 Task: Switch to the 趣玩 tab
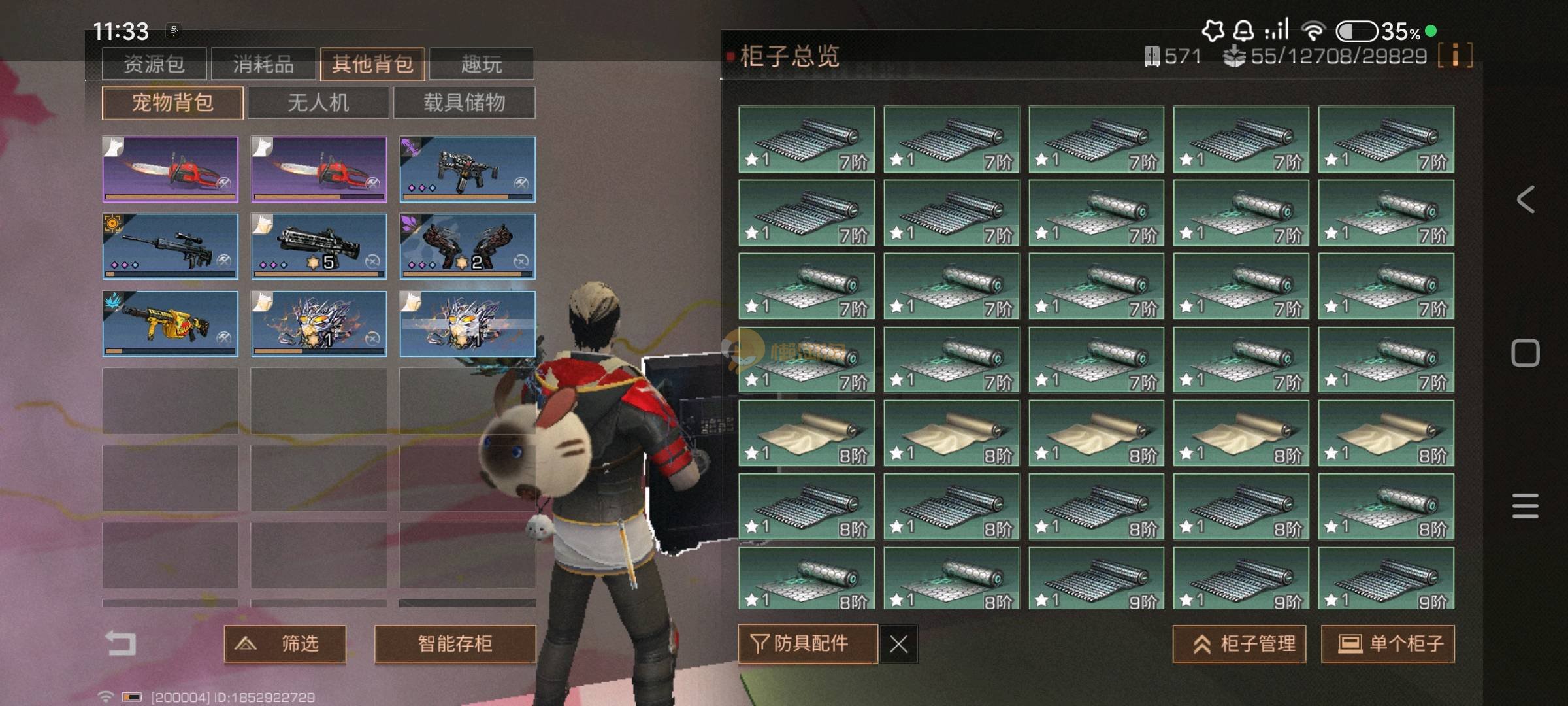coord(482,64)
